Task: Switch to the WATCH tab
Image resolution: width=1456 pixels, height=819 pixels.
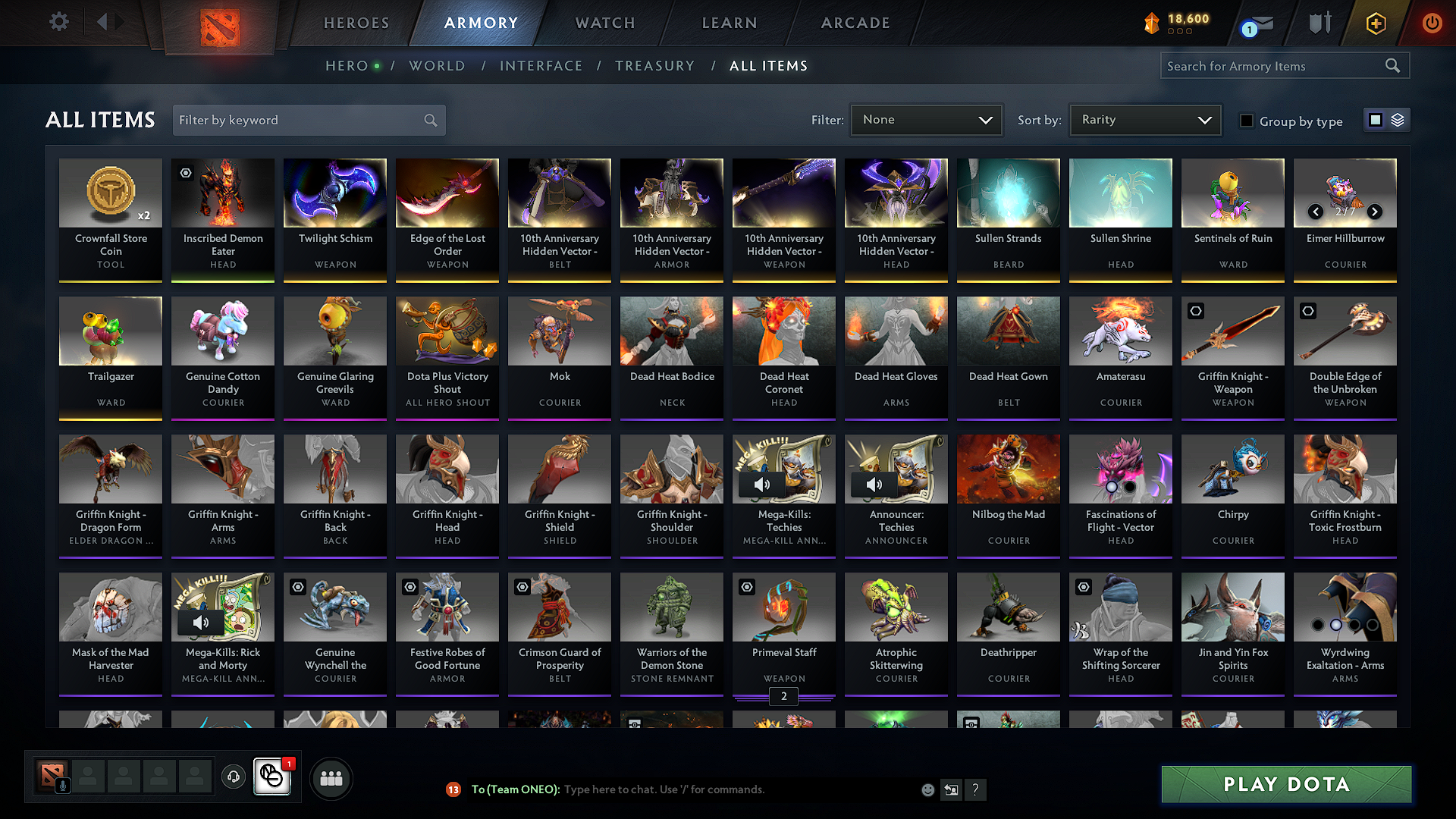Action: point(604,23)
